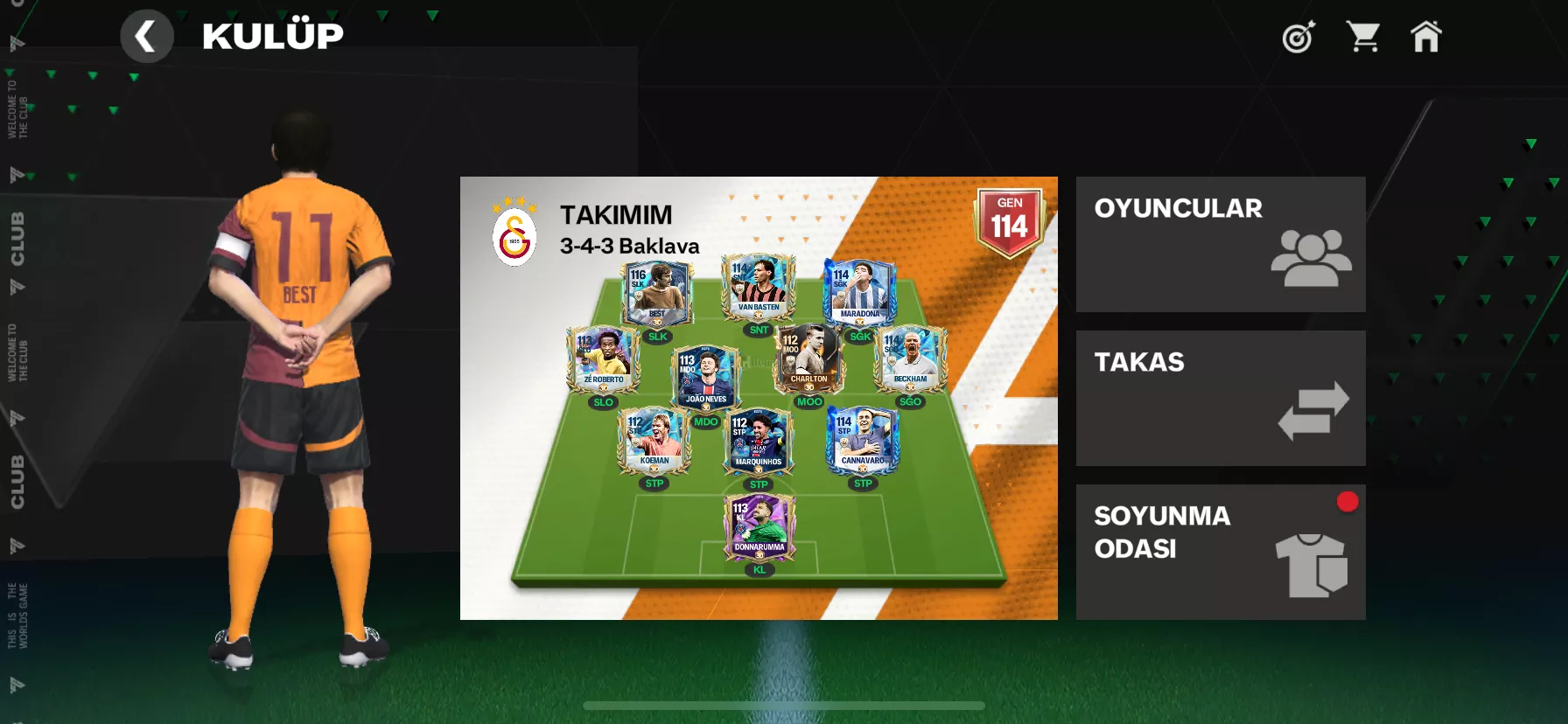
Task: Select the Cannavaro player card
Action: tap(863, 440)
